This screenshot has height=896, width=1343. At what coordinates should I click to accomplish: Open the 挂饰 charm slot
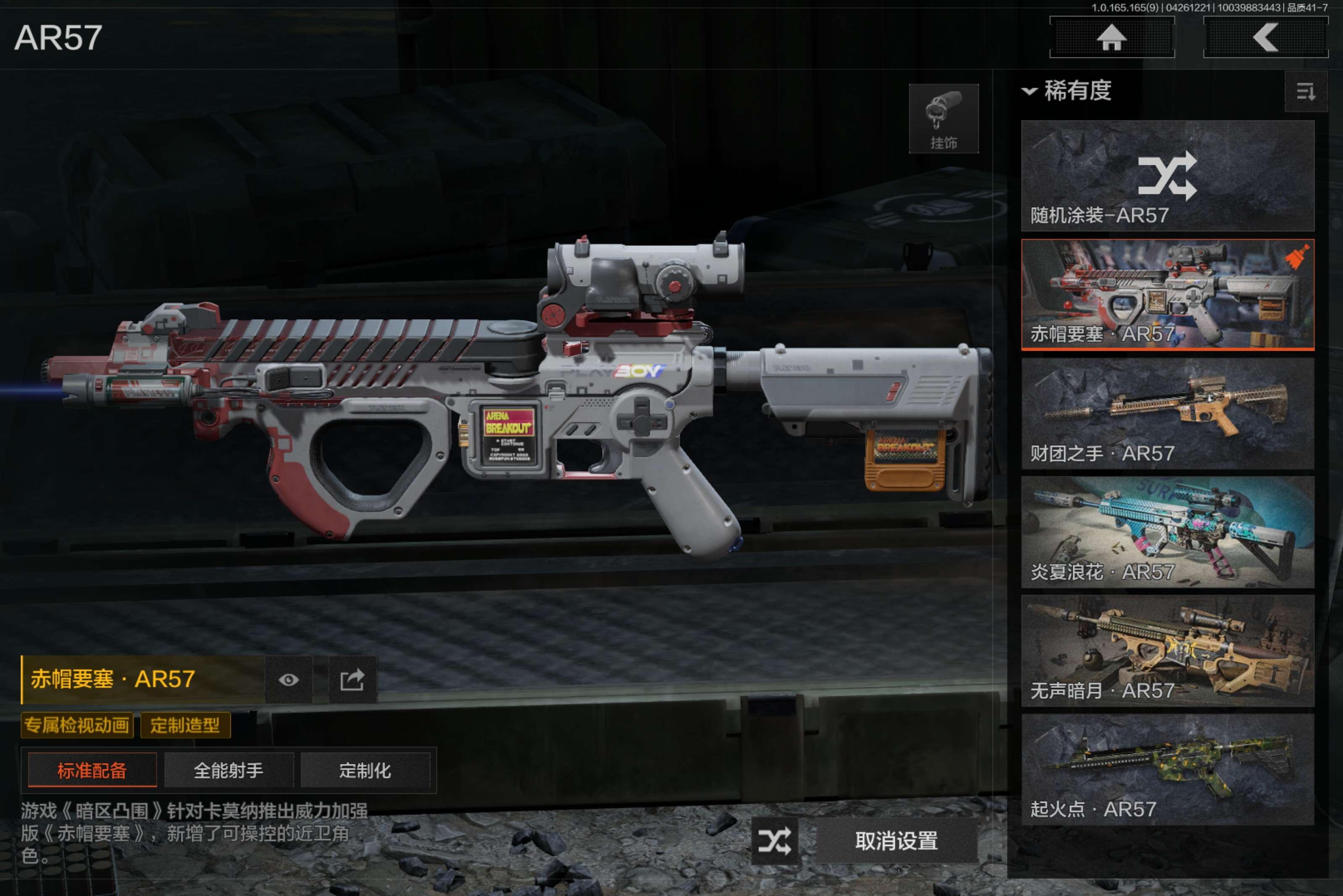943,119
